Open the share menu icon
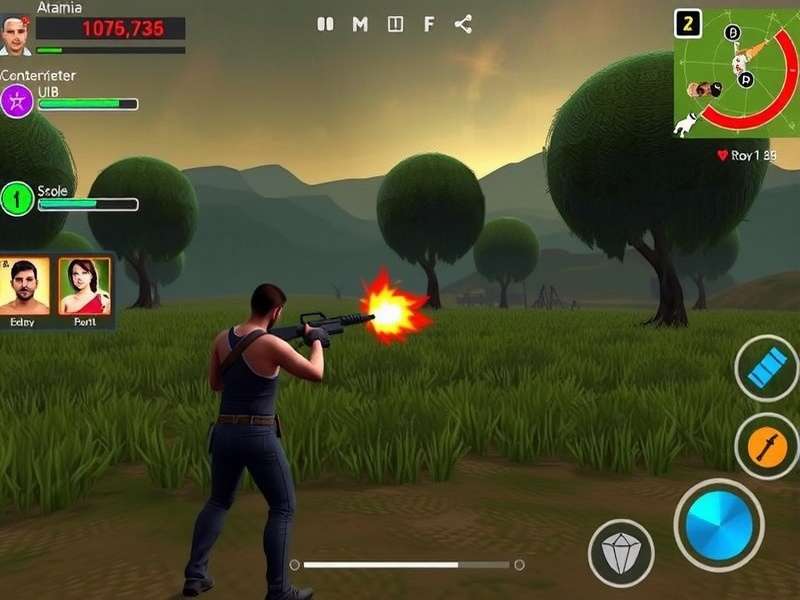Image resolution: width=800 pixels, height=600 pixels. click(463, 25)
